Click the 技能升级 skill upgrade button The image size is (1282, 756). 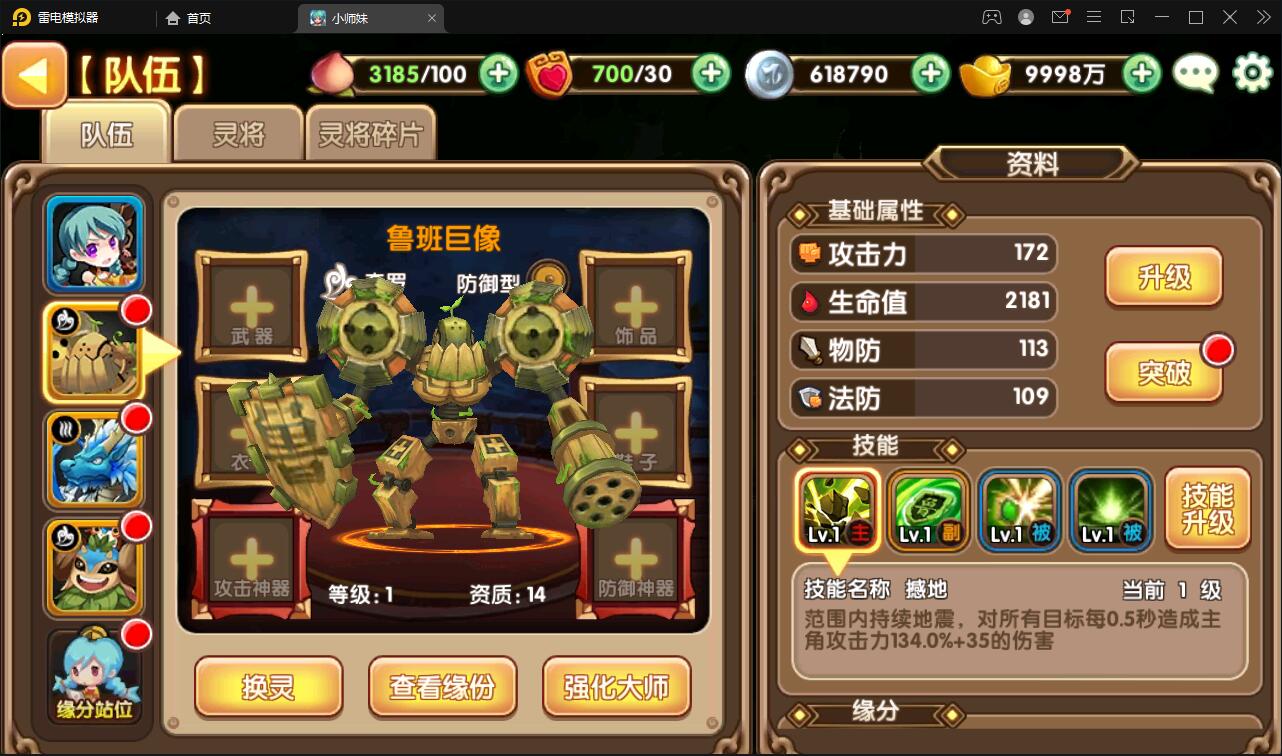click(1207, 508)
